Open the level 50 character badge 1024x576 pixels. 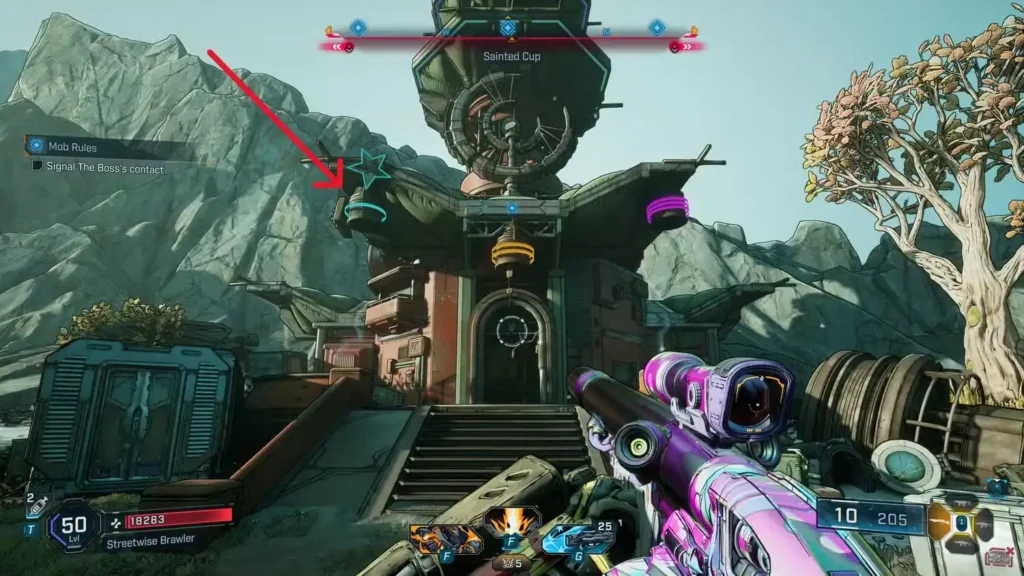pos(73,525)
